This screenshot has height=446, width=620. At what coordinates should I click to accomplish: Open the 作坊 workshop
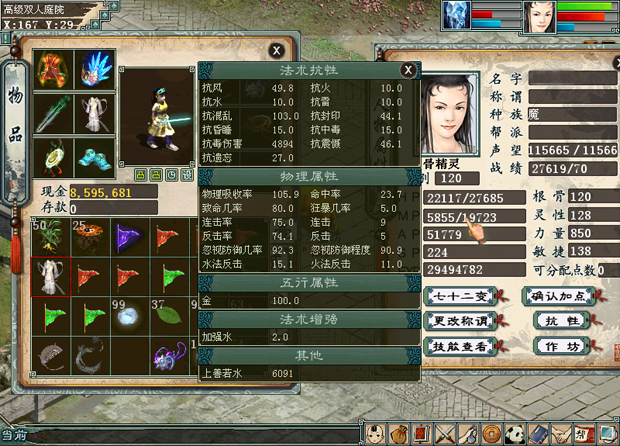point(560,346)
